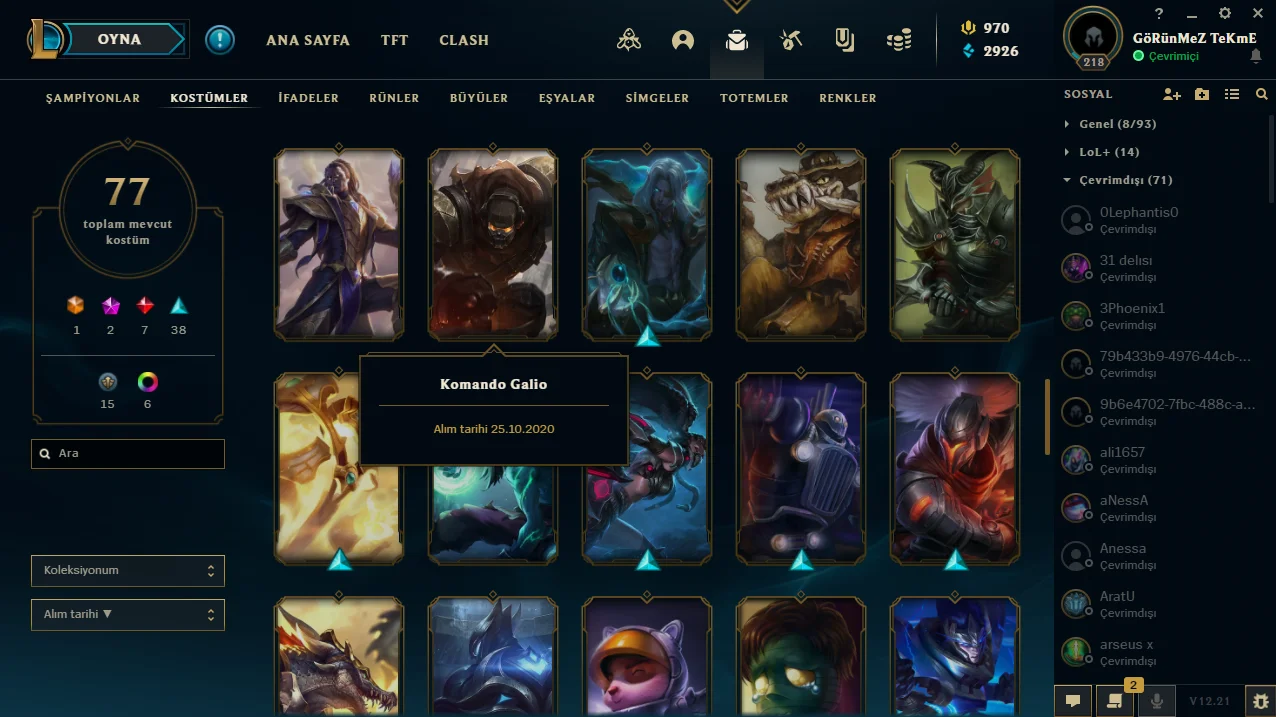Open the RÜNLER tab

point(394,98)
